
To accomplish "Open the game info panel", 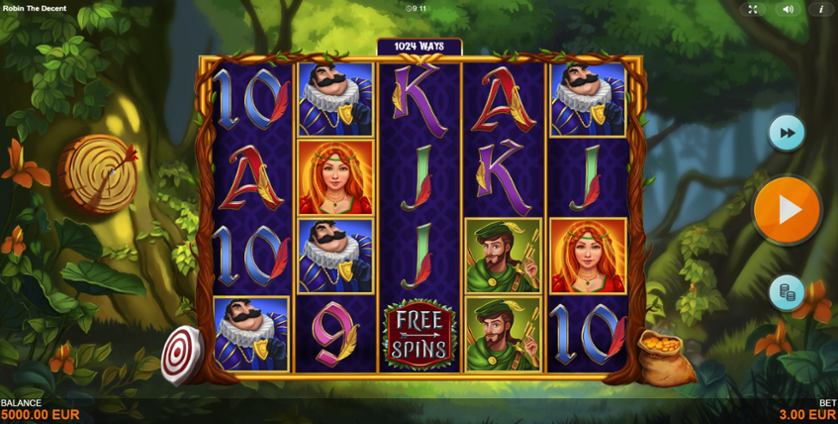I will coord(821,9).
